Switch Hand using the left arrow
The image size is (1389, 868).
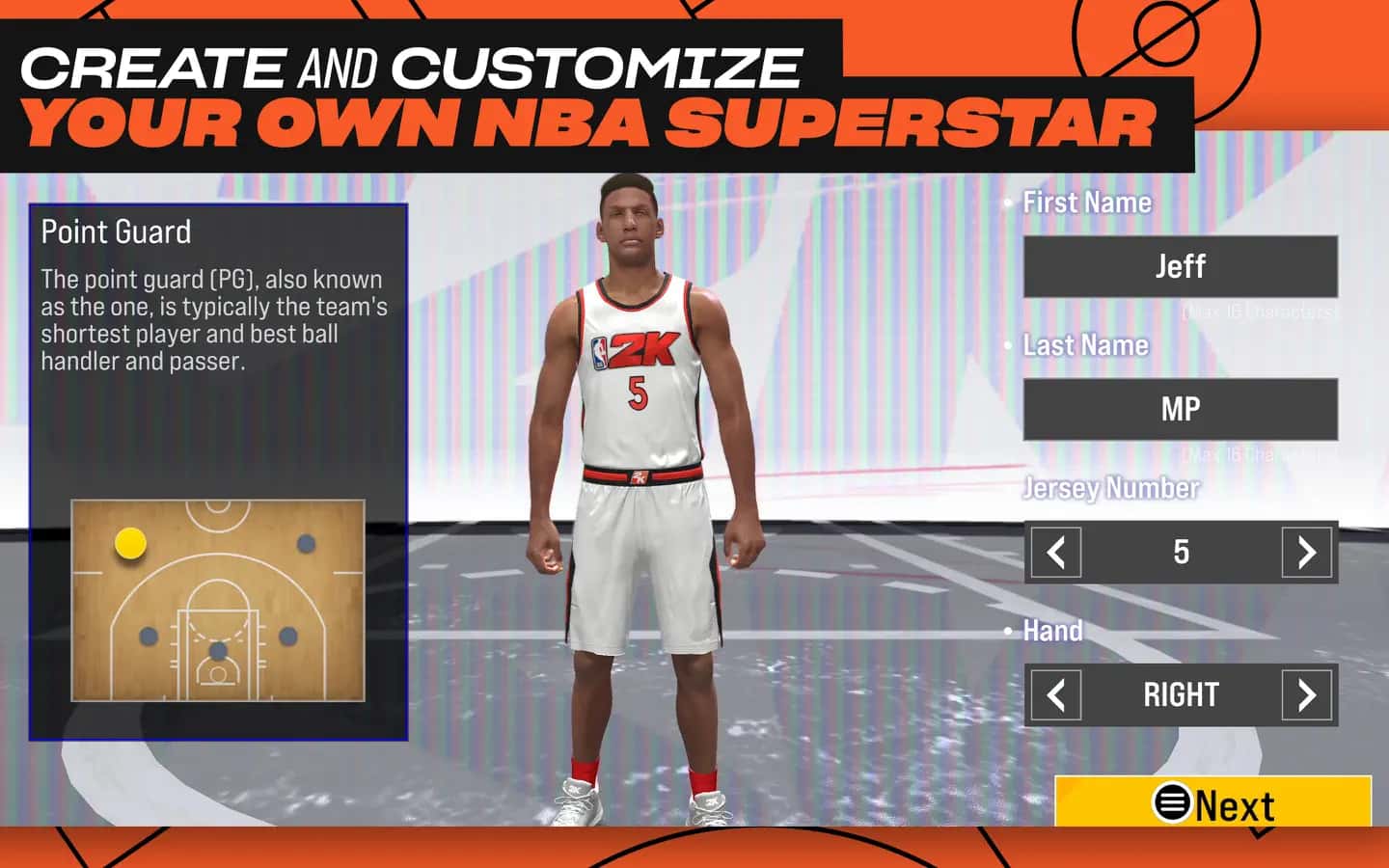click(1054, 694)
